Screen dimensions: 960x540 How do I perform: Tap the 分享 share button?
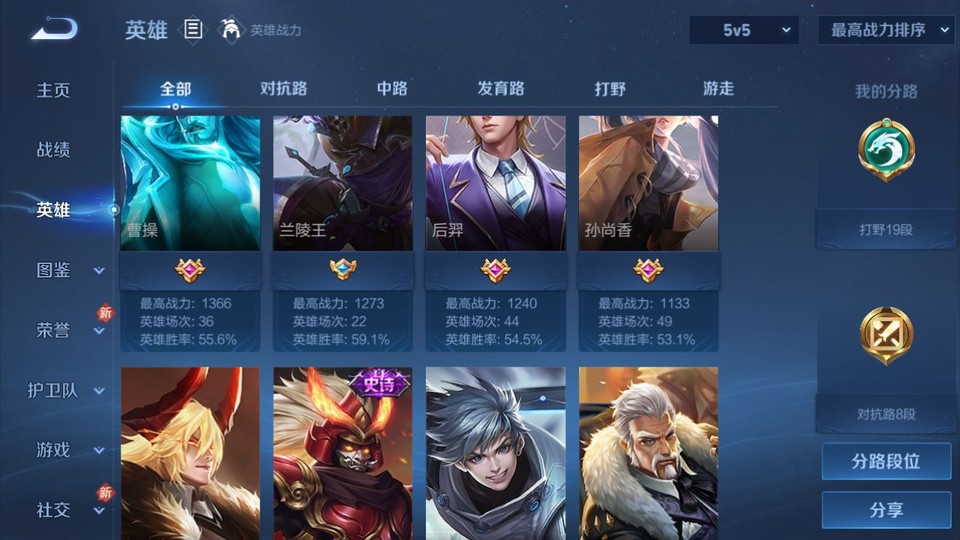tap(886, 509)
